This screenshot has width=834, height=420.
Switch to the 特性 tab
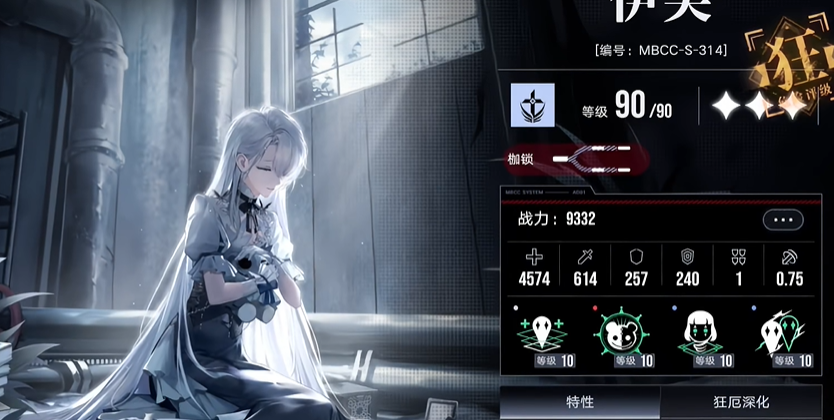[580, 402]
